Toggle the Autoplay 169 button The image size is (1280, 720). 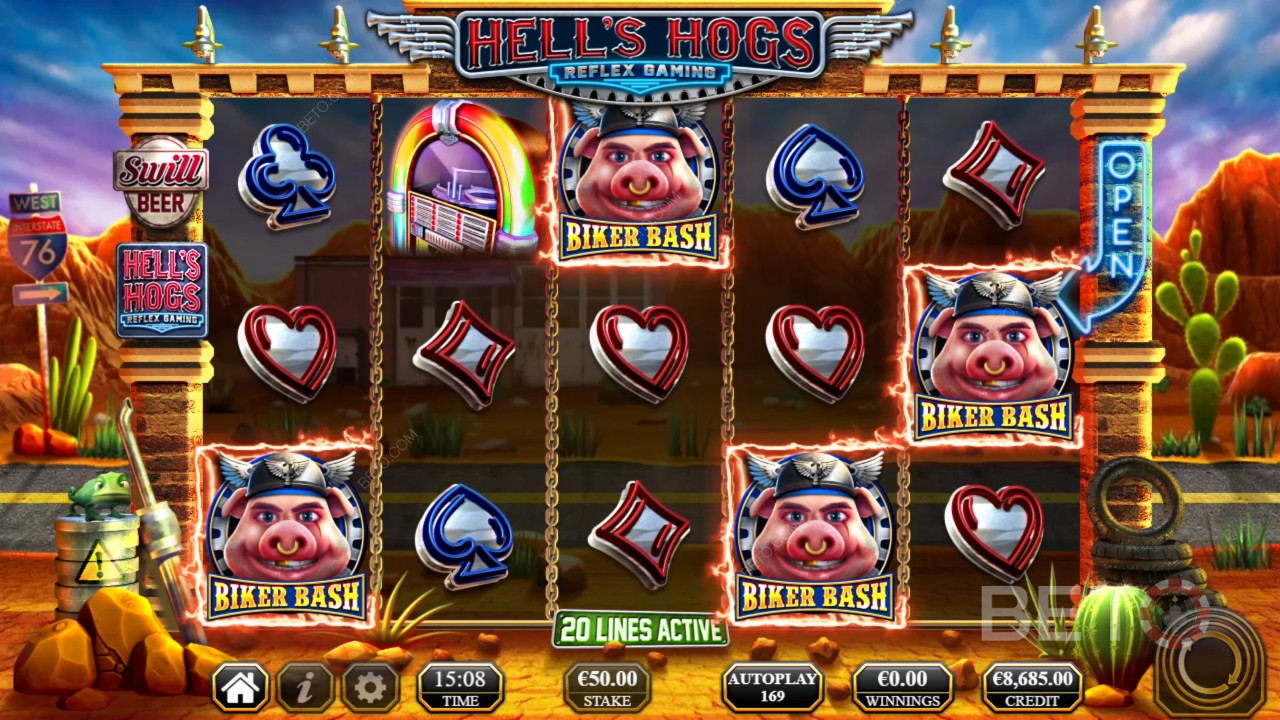coord(773,687)
